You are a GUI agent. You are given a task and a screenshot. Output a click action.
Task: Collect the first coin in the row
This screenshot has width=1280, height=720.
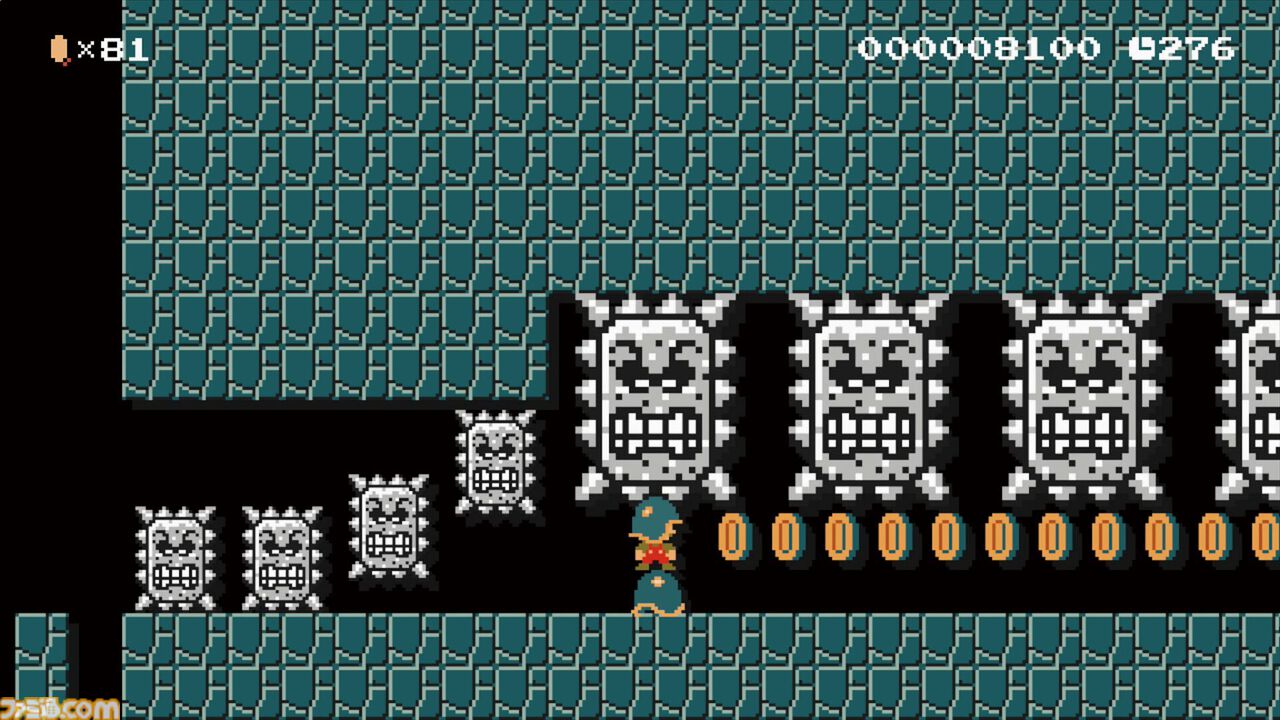tap(729, 537)
